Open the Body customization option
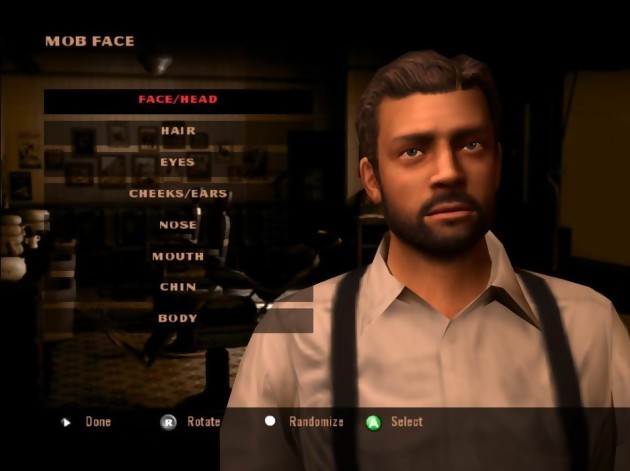 (x=178, y=319)
